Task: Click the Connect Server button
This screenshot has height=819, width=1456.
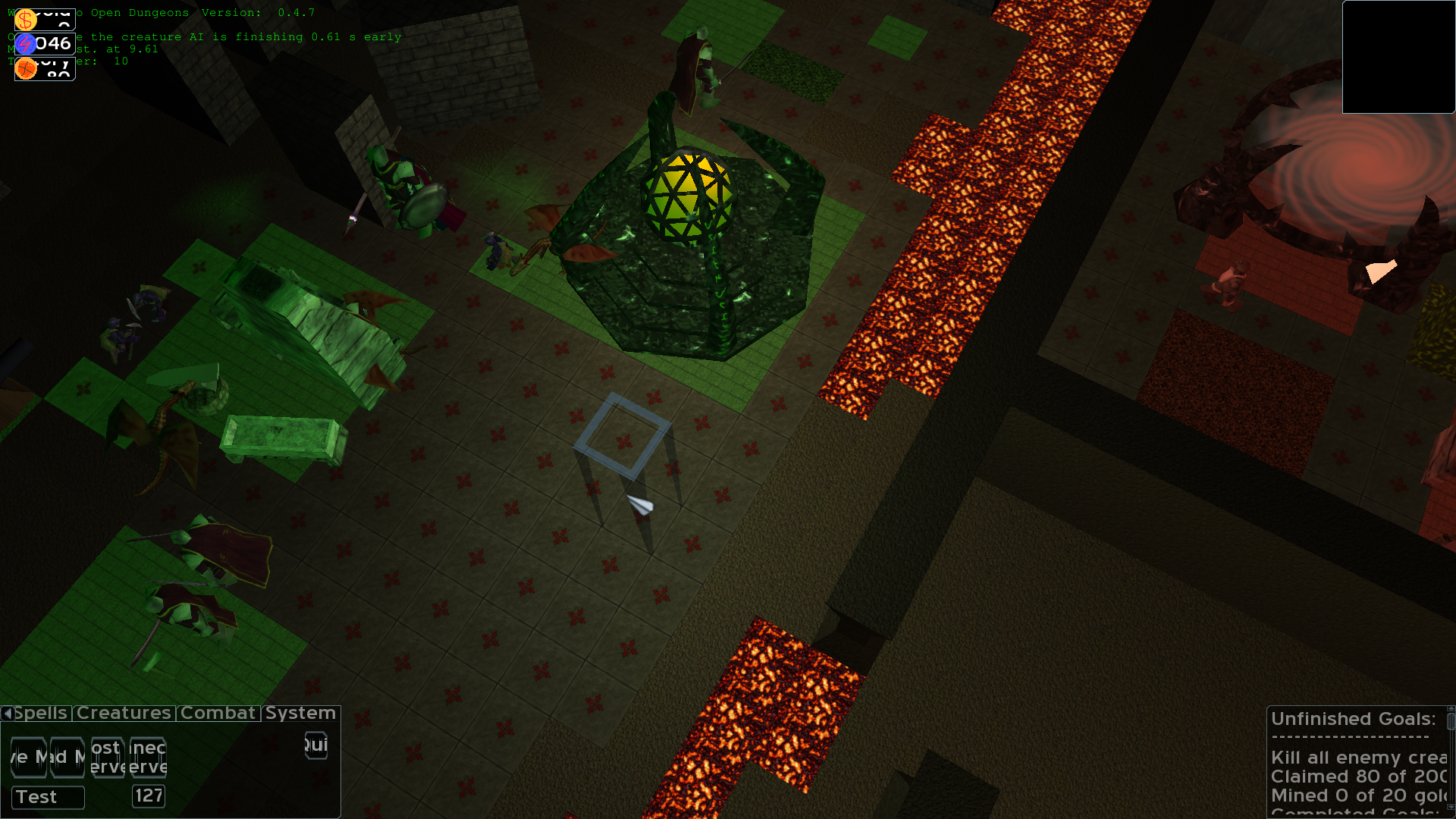Action: point(148,757)
